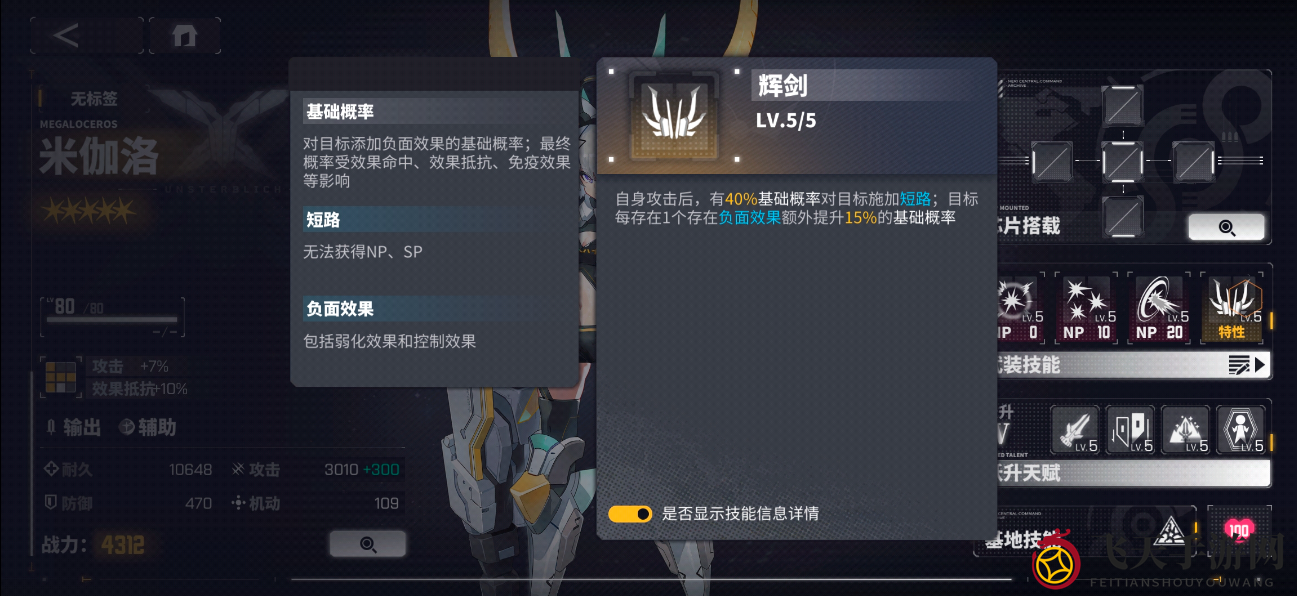The height and width of the screenshot is (596, 1297).
Task: Select the NP 20 skill icon
Action: tap(1159, 308)
